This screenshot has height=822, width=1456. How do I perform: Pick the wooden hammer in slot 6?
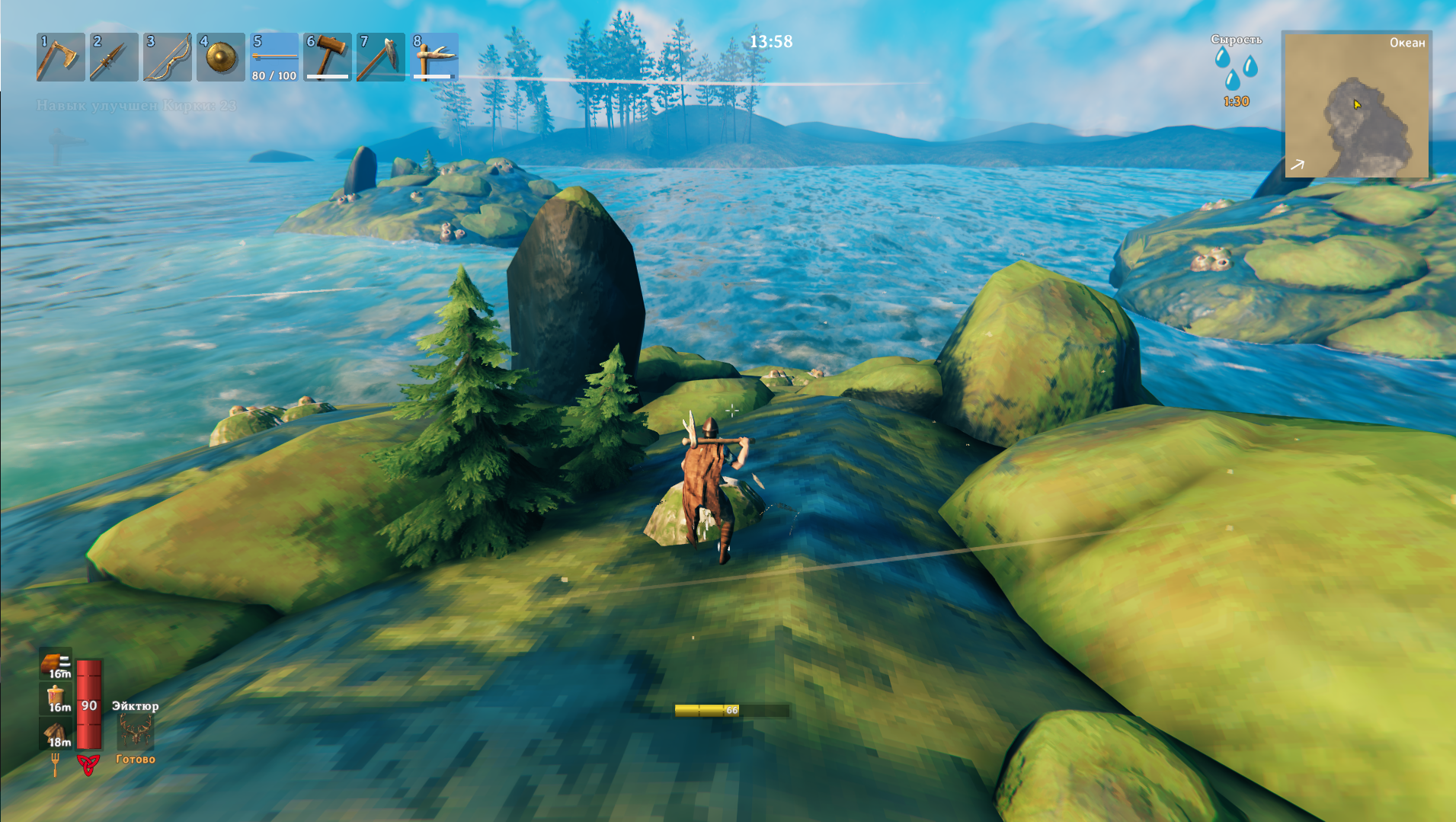327,57
